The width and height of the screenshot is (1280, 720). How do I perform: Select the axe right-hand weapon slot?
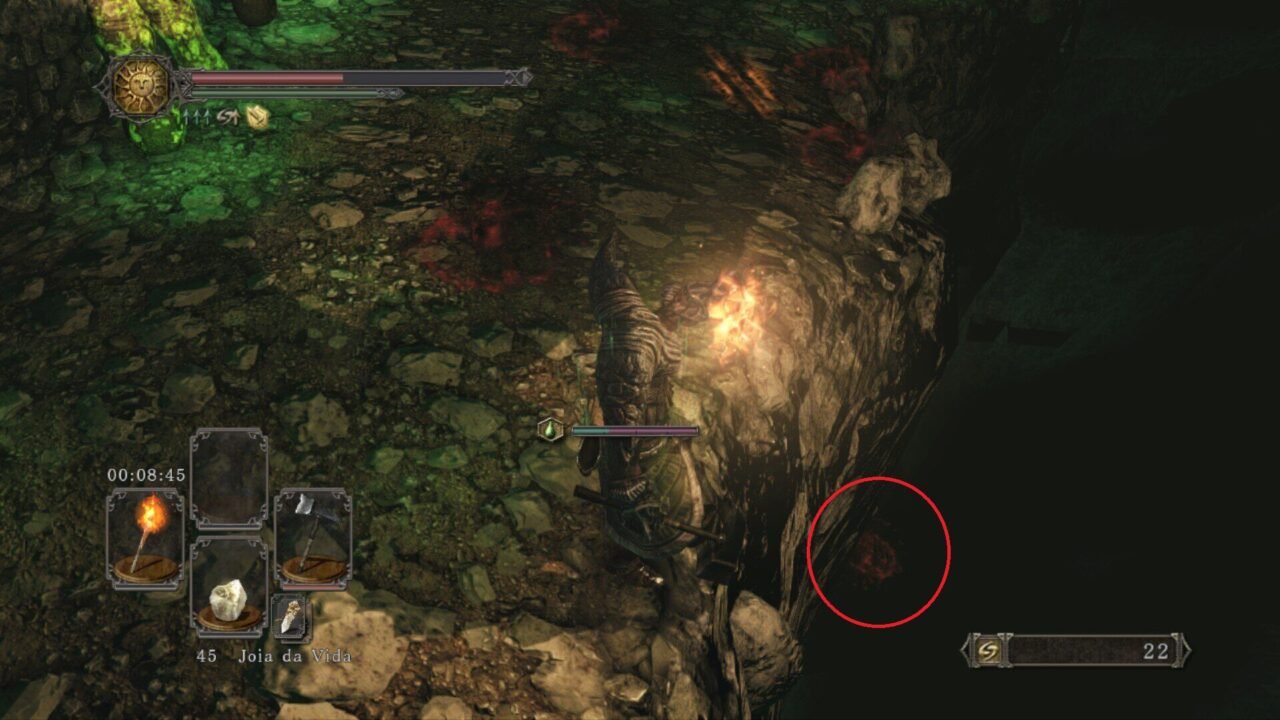pyautogui.click(x=312, y=537)
